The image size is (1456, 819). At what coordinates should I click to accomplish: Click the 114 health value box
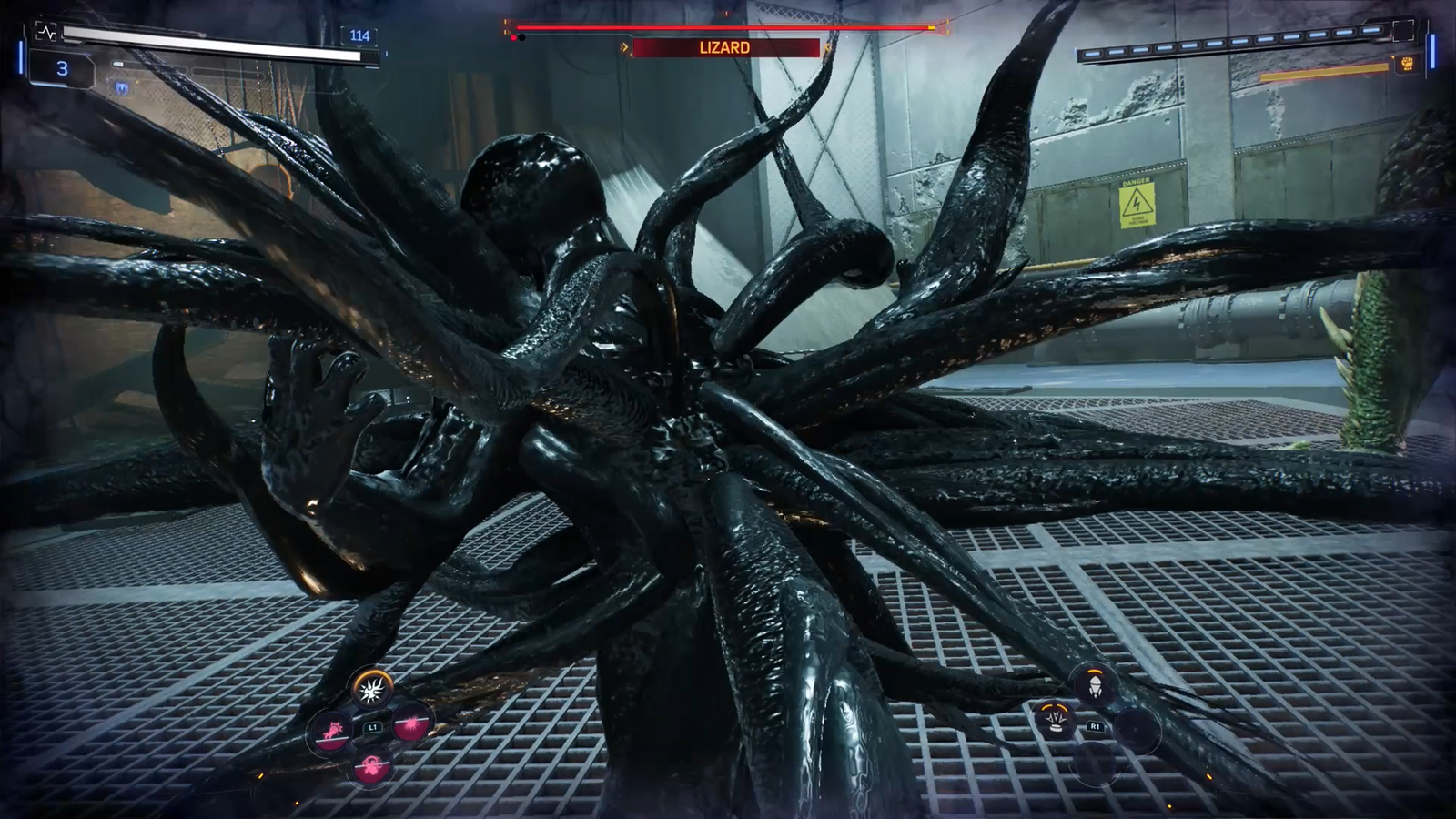(360, 35)
